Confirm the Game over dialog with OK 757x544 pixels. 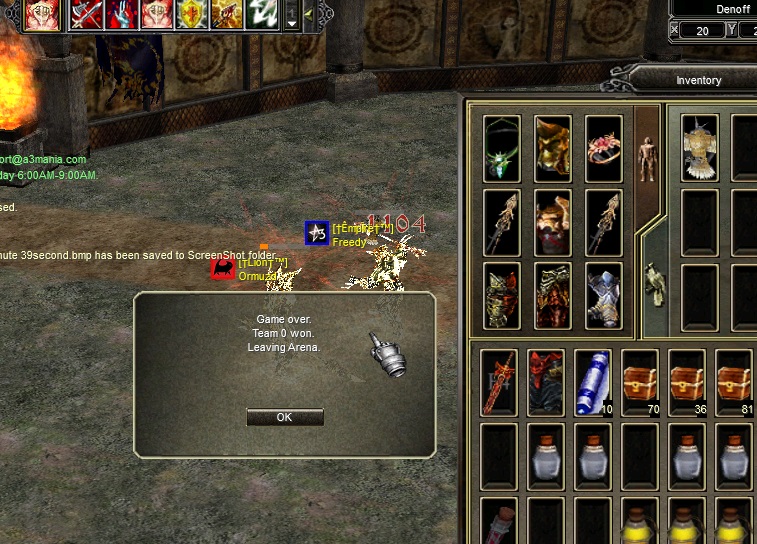coord(285,417)
